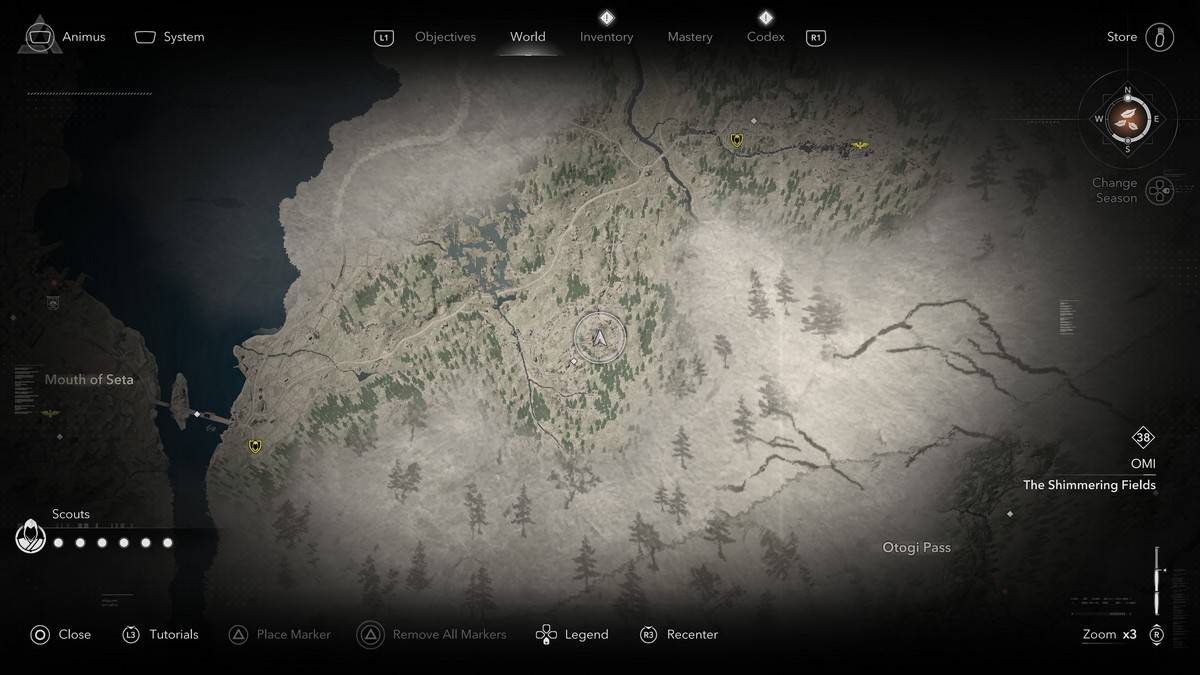Image resolution: width=1200 pixels, height=675 pixels.
Task: Open the Inventory tab
Action: (606, 37)
